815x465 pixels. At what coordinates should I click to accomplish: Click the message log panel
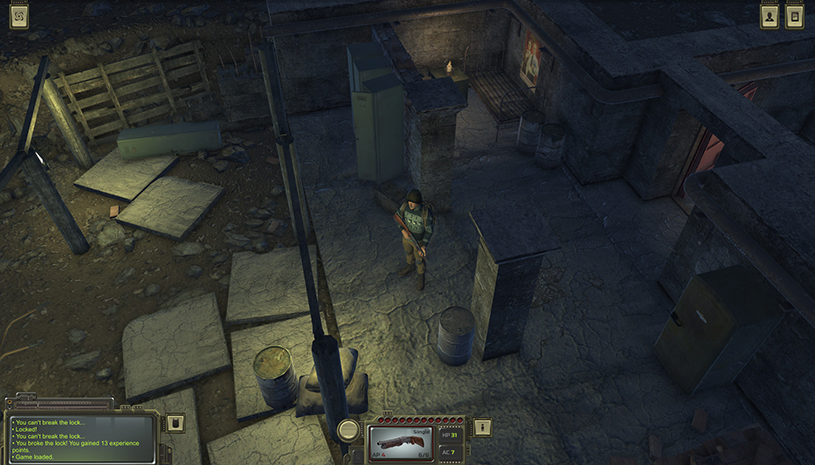click(82, 438)
